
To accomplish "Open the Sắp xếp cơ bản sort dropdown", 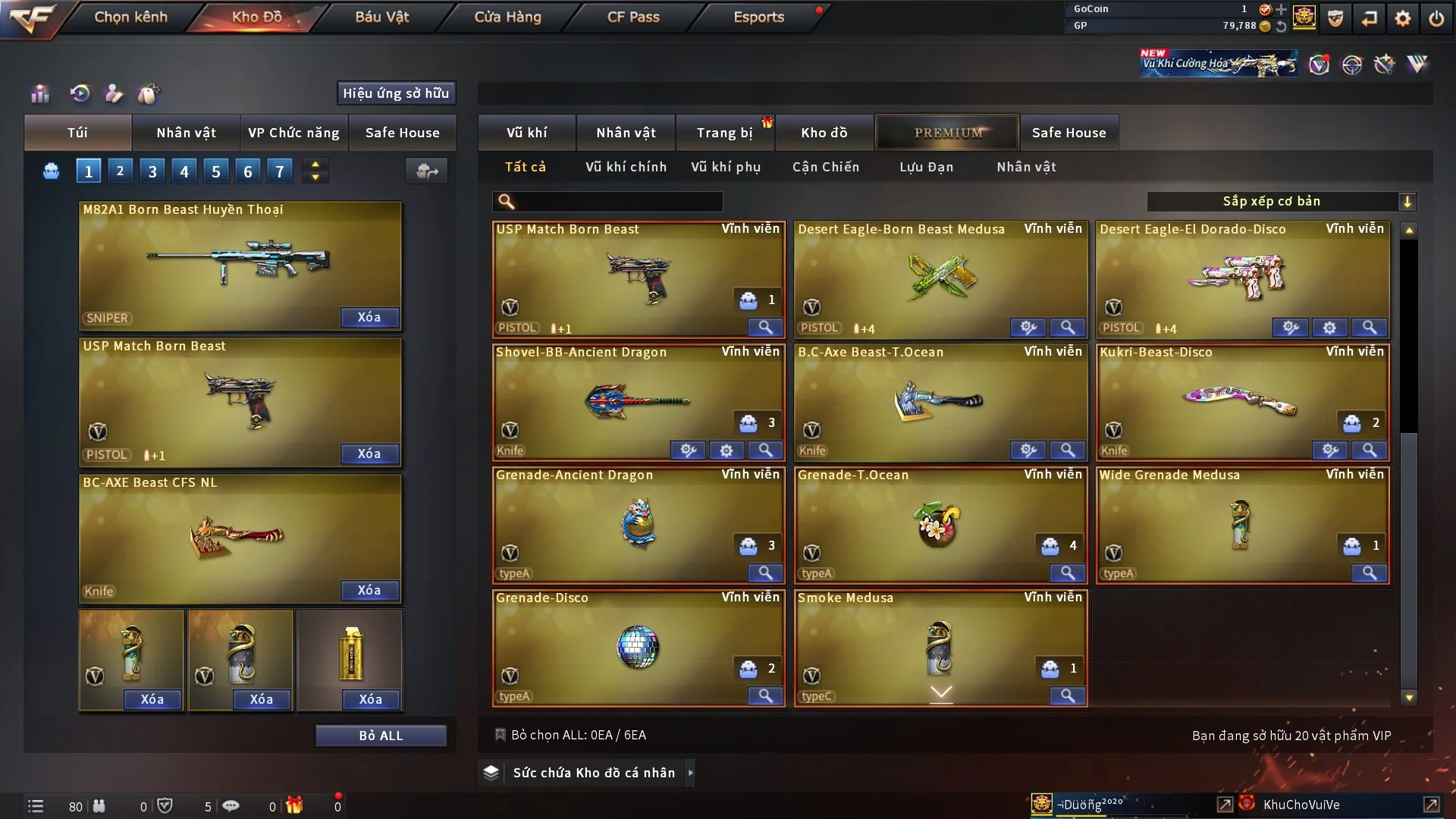I will (x=1281, y=201).
